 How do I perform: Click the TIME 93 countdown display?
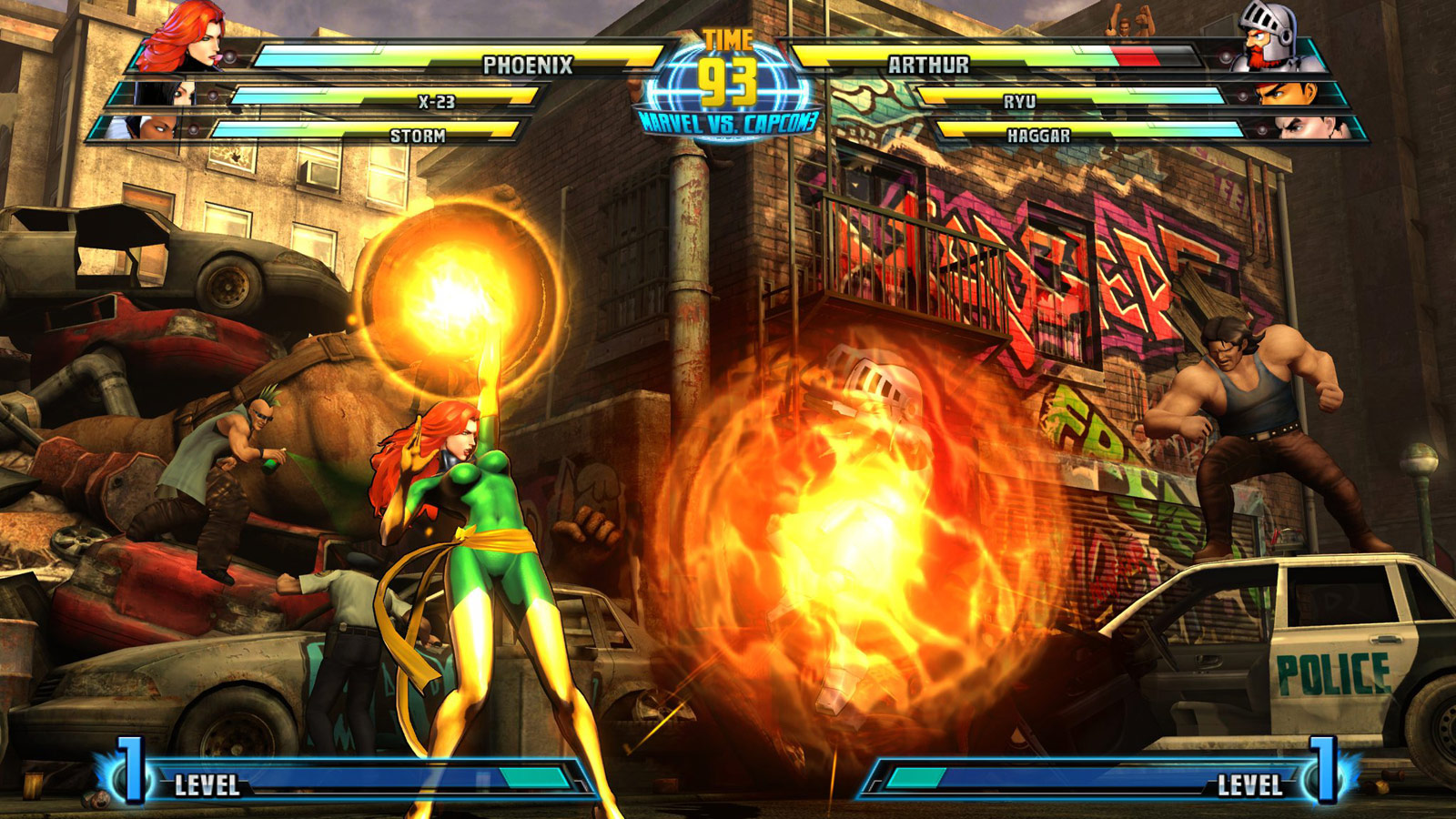(728, 56)
